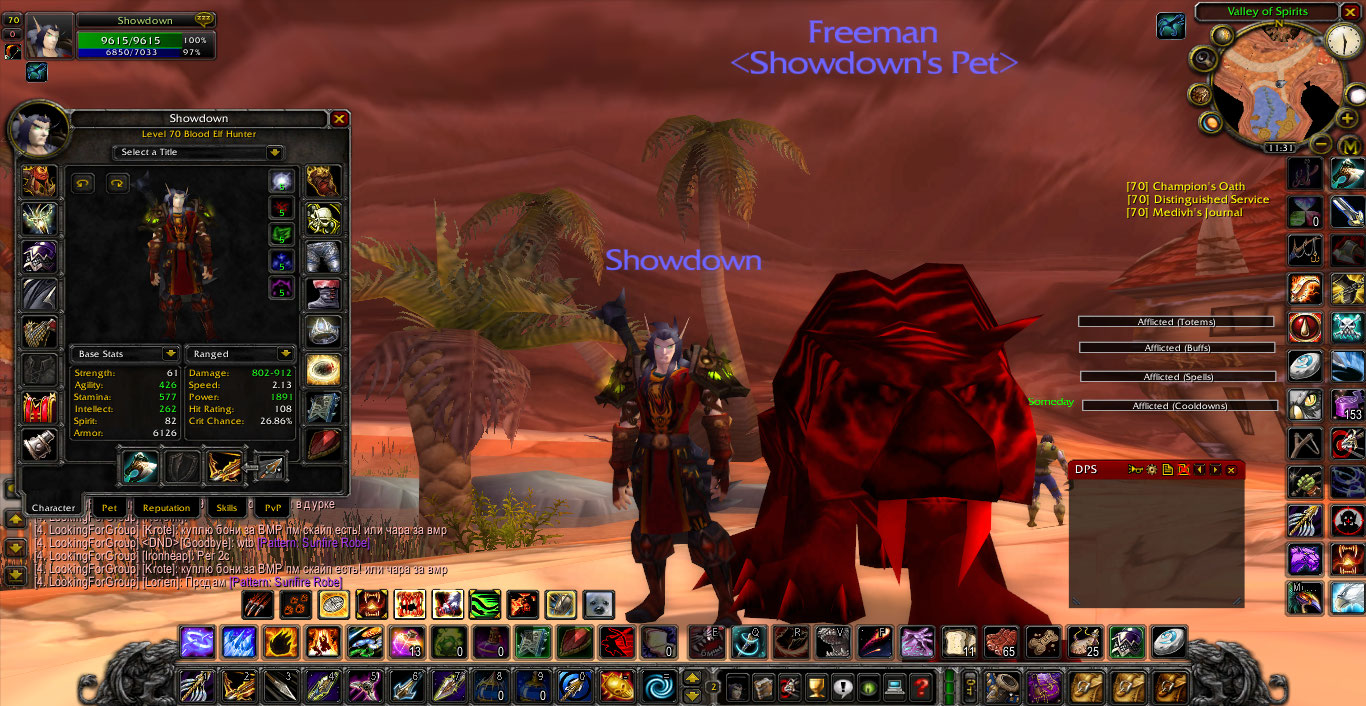This screenshot has width=1366, height=706.
Task: Use the bread food stack of 11
Action: [958, 642]
